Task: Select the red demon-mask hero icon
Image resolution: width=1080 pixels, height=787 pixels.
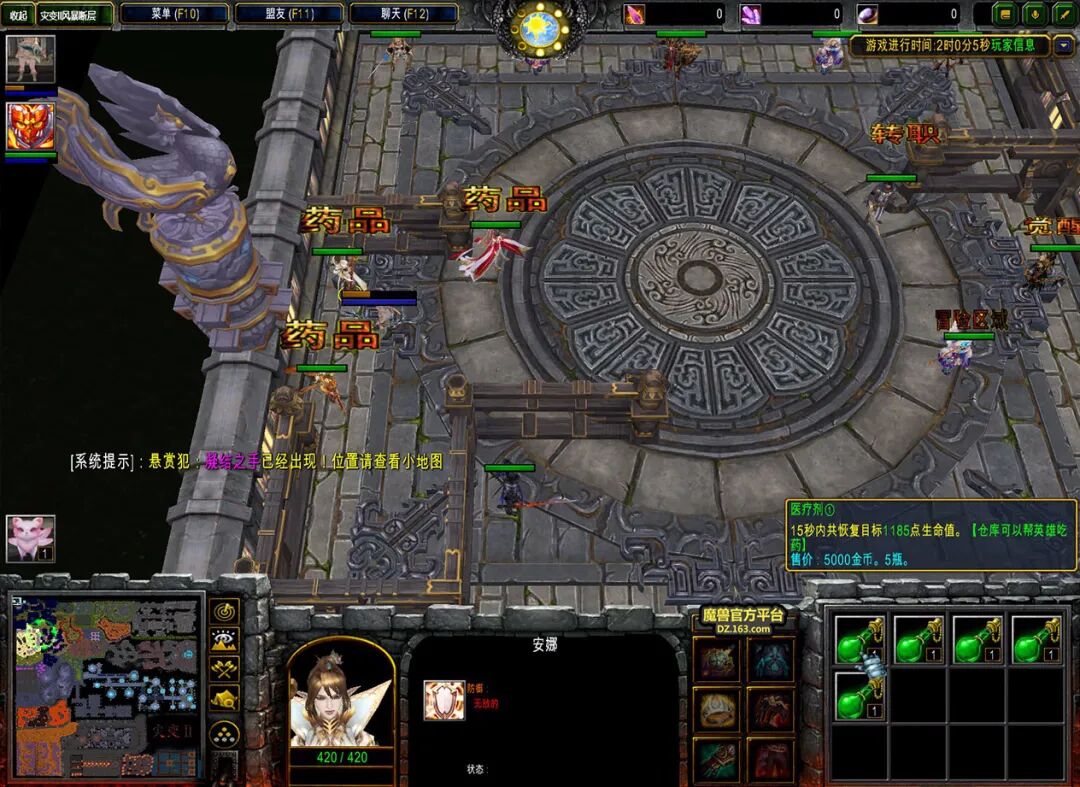Action: tap(31, 127)
